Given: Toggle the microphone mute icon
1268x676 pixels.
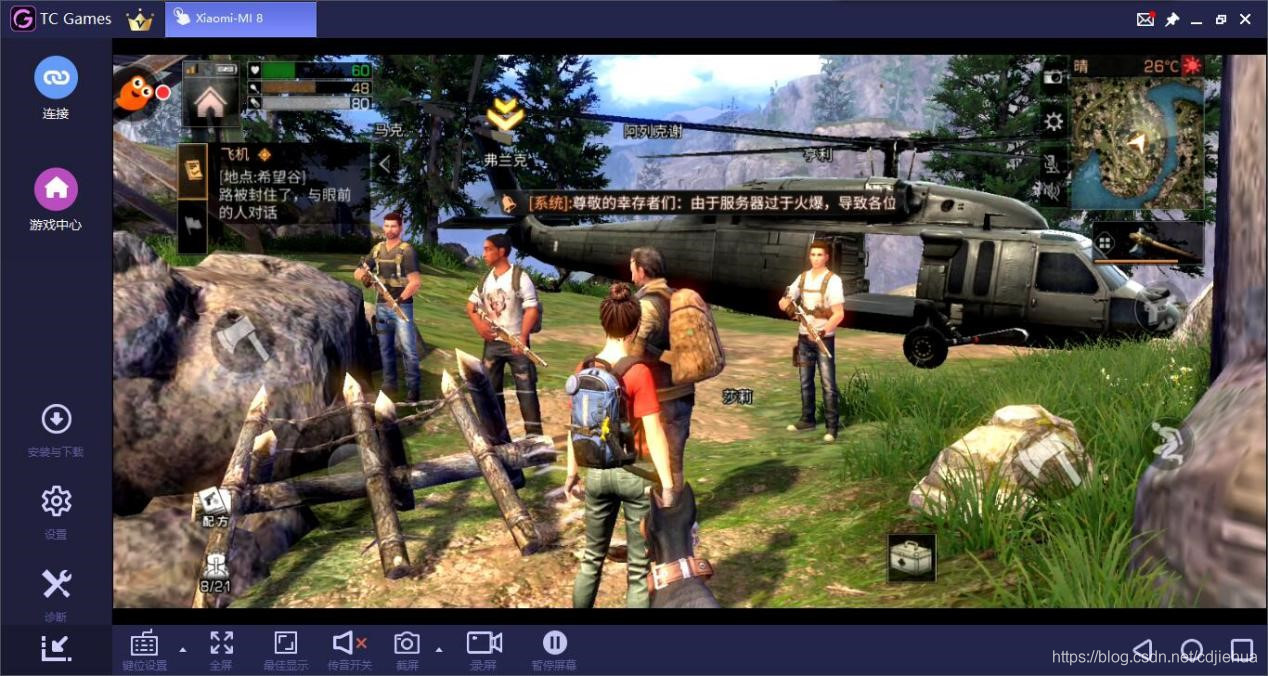Looking at the screenshot, I should pos(1053,160).
